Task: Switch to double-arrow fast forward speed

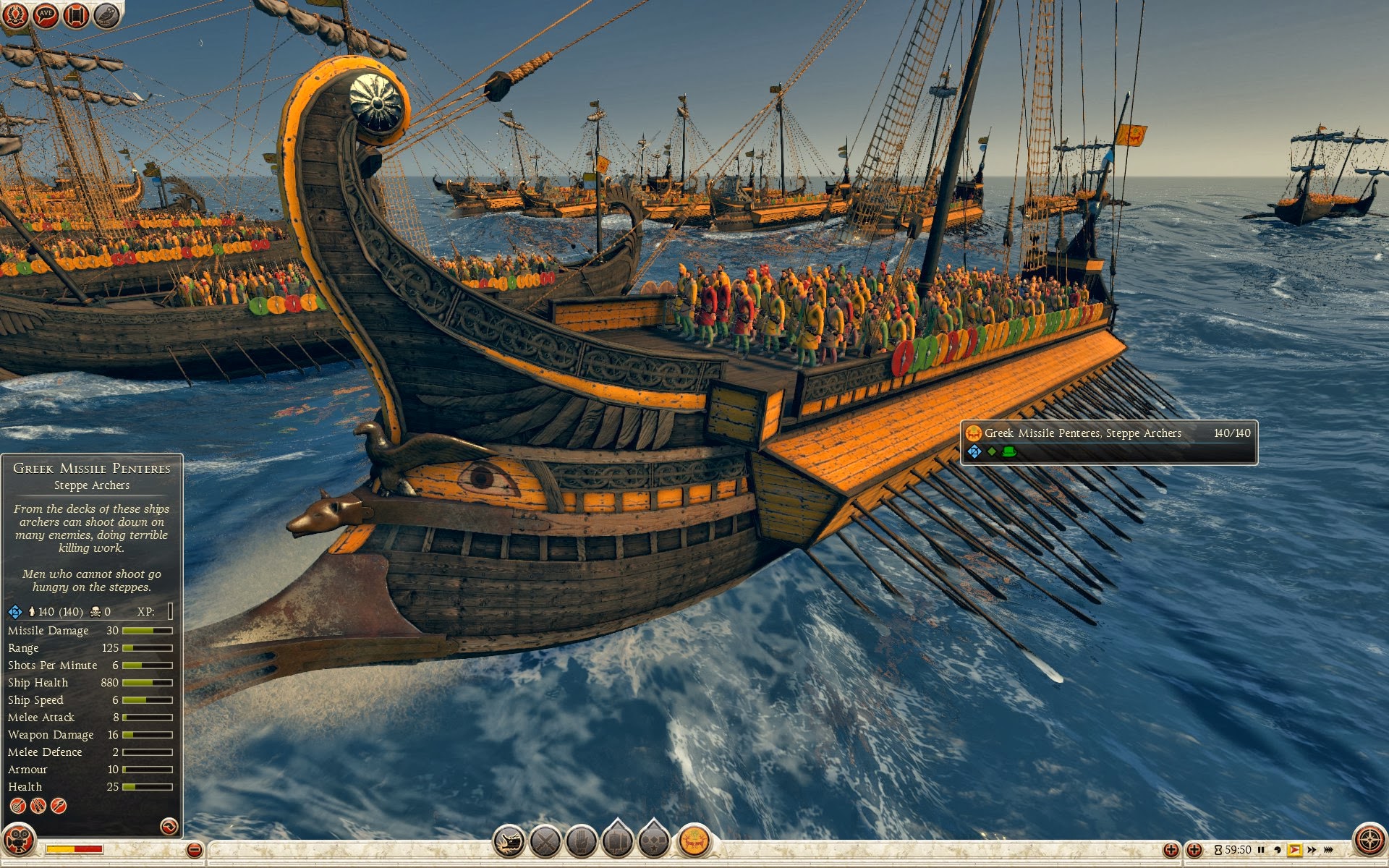Action: click(1312, 850)
